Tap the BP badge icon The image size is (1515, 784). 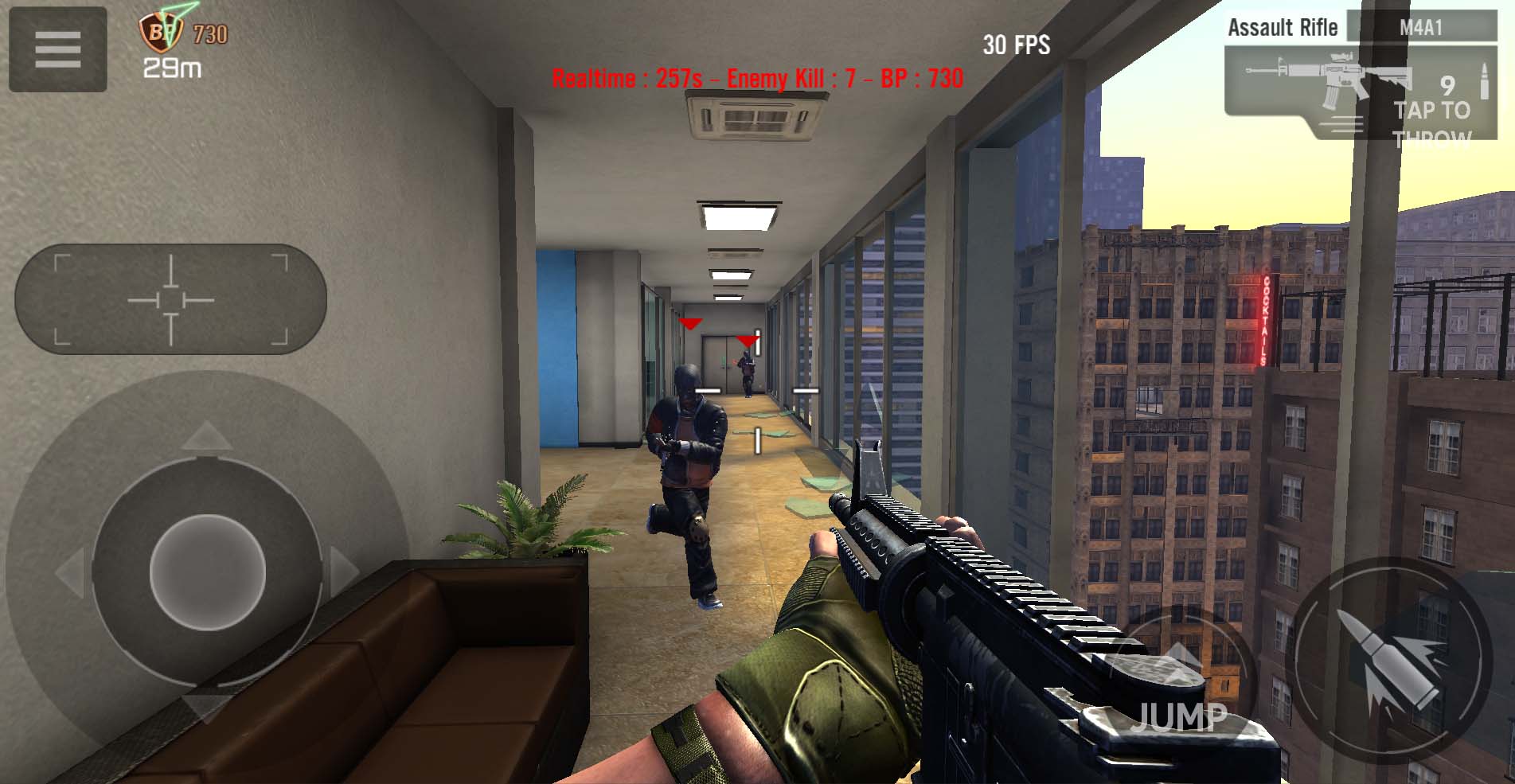click(x=162, y=32)
